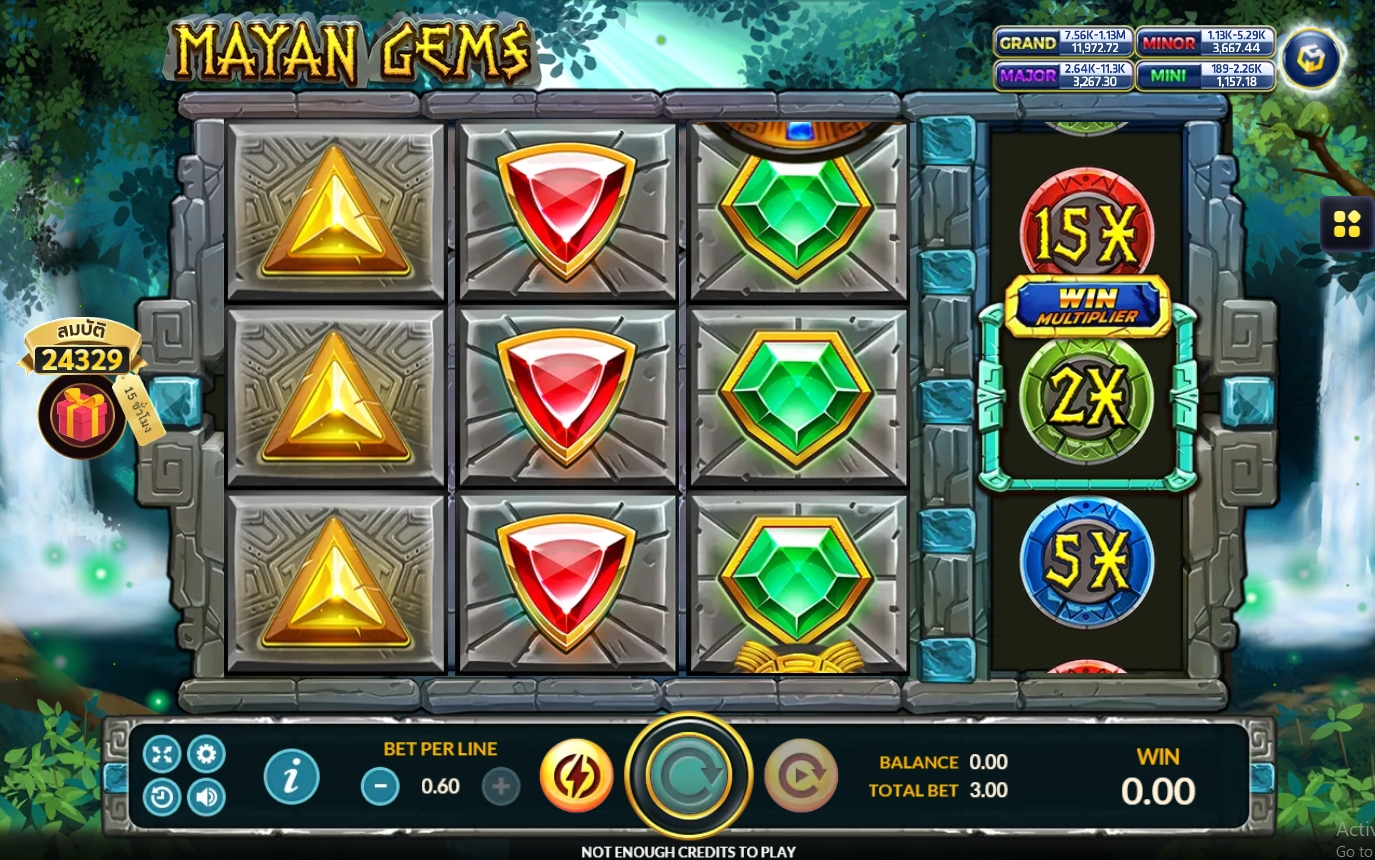The height and width of the screenshot is (860, 1375).
Task: Open the gear settings
Action: (x=207, y=754)
